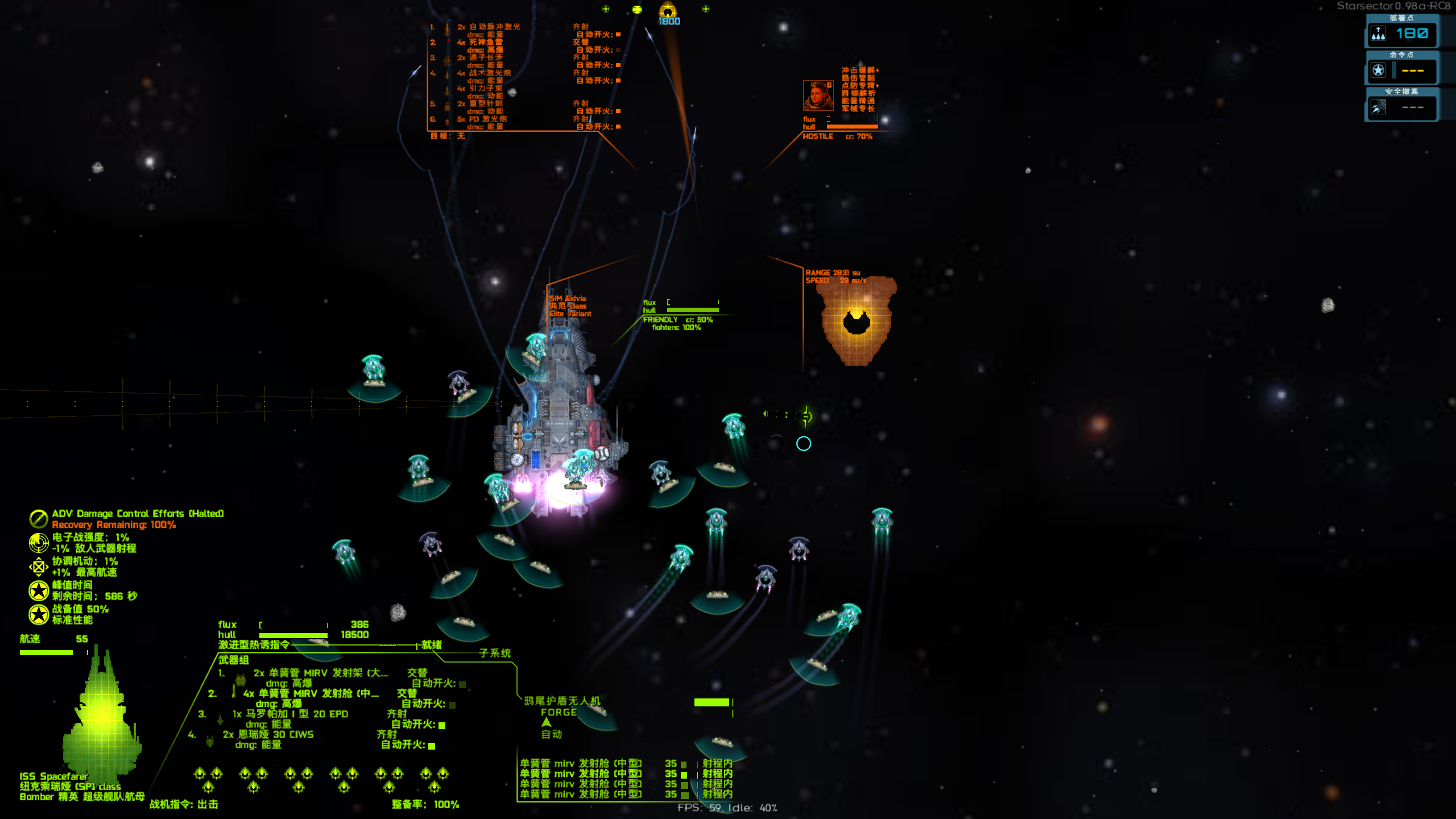Select the ADV Damage Control status icon
The height and width of the screenshot is (819, 1456).
click(x=39, y=519)
